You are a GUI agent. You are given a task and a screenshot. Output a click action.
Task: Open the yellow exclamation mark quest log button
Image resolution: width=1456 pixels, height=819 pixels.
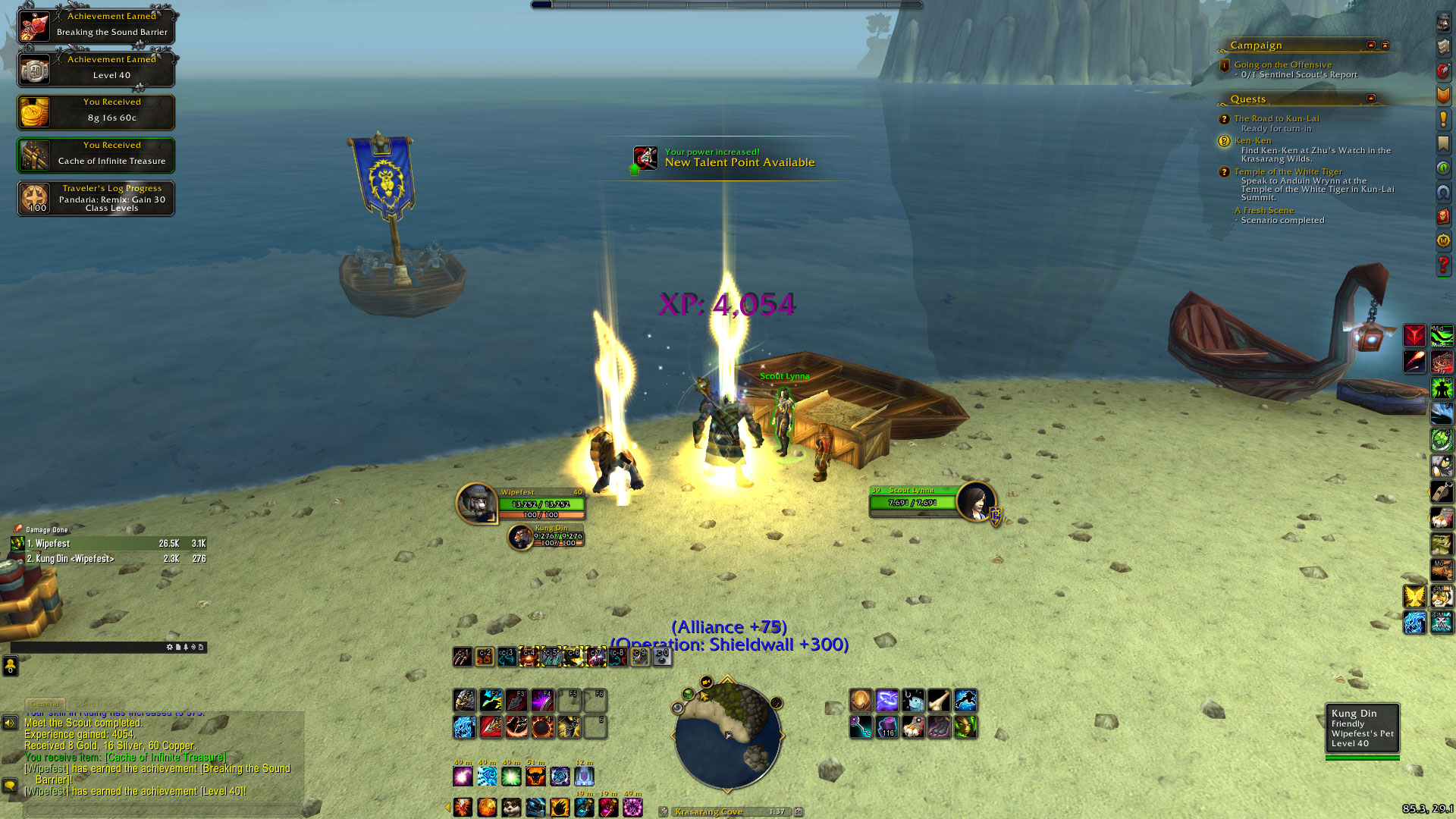(x=1443, y=119)
